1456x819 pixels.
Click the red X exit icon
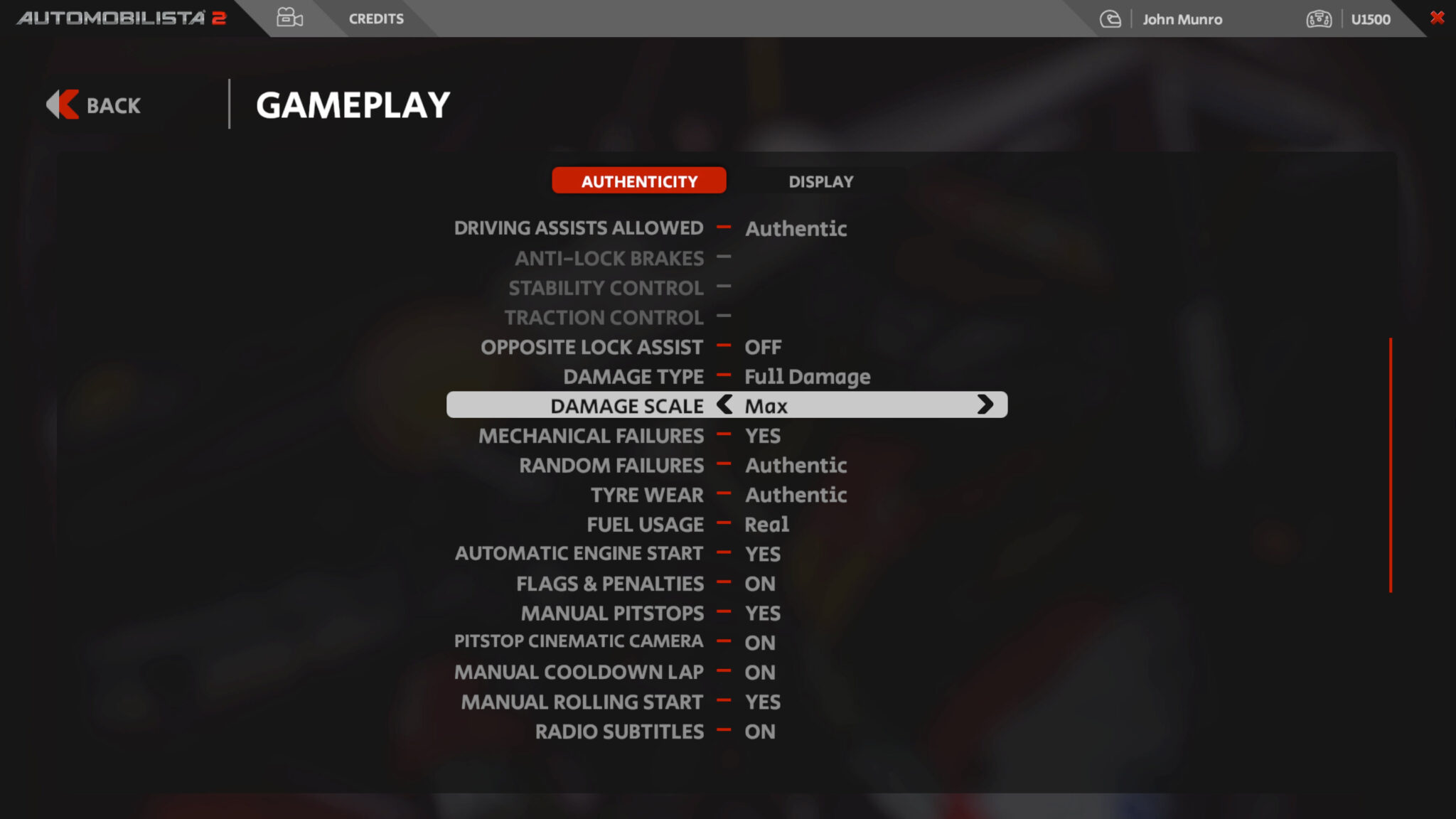pos(1436,18)
